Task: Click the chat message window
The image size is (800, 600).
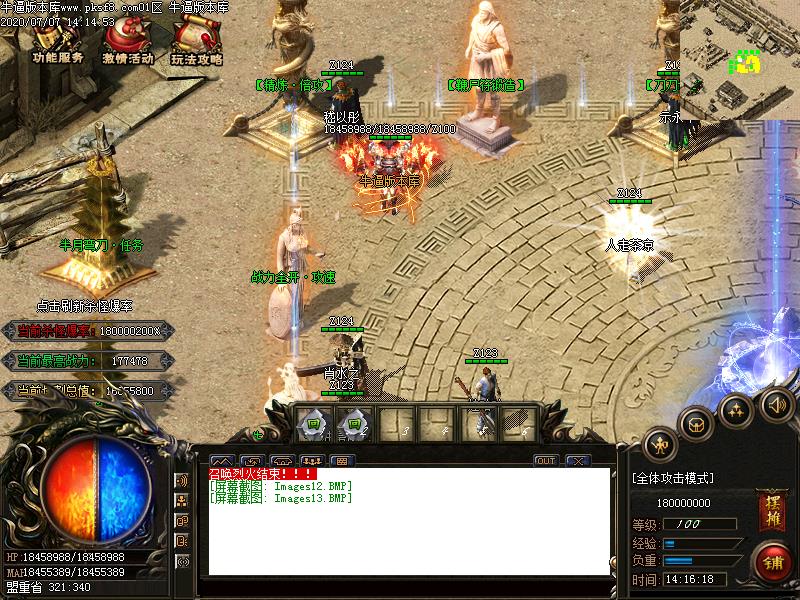Action: tap(408, 521)
